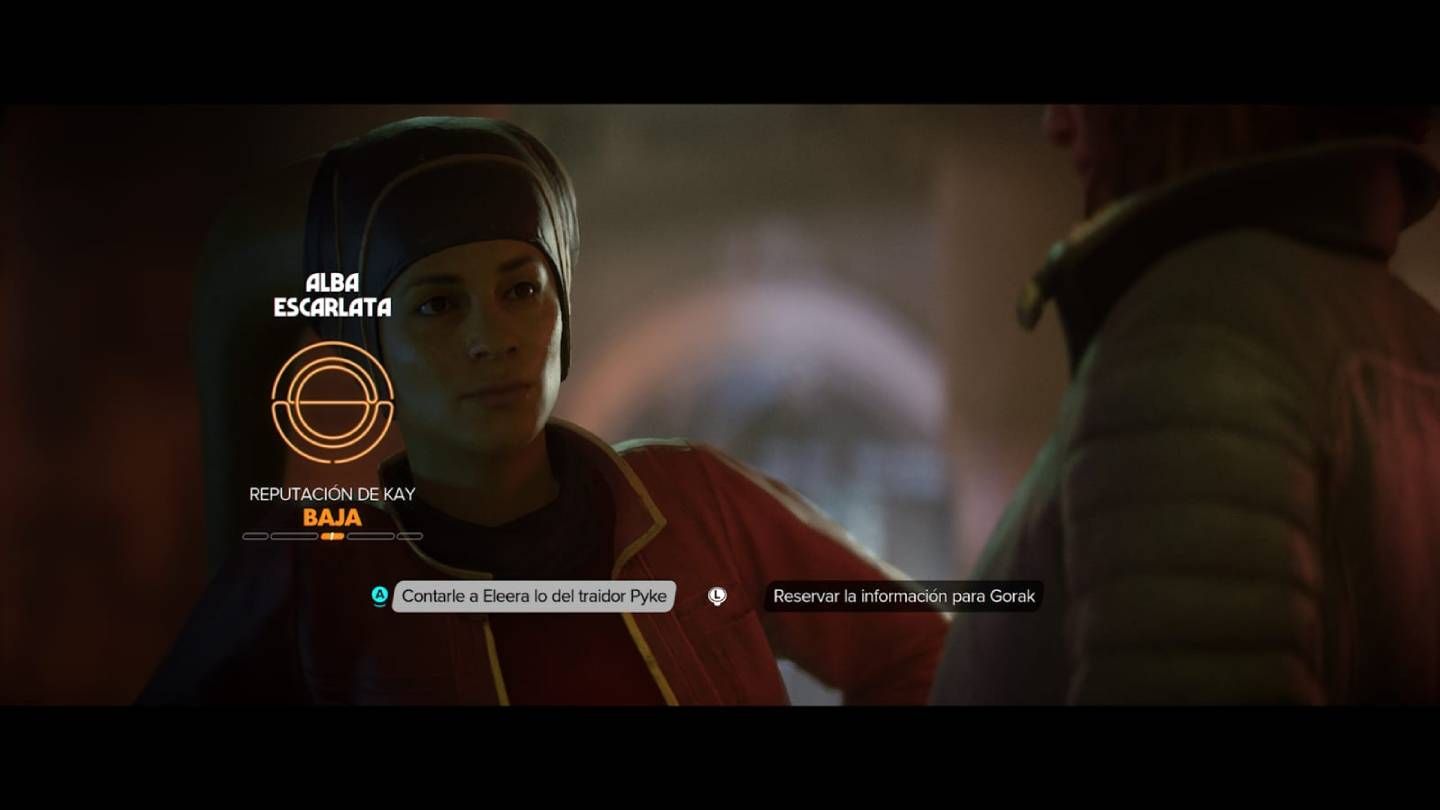The height and width of the screenshot is (810, 1440).
Task: Click the L prompt beside the Gorak option
Action: click(716, 596)
